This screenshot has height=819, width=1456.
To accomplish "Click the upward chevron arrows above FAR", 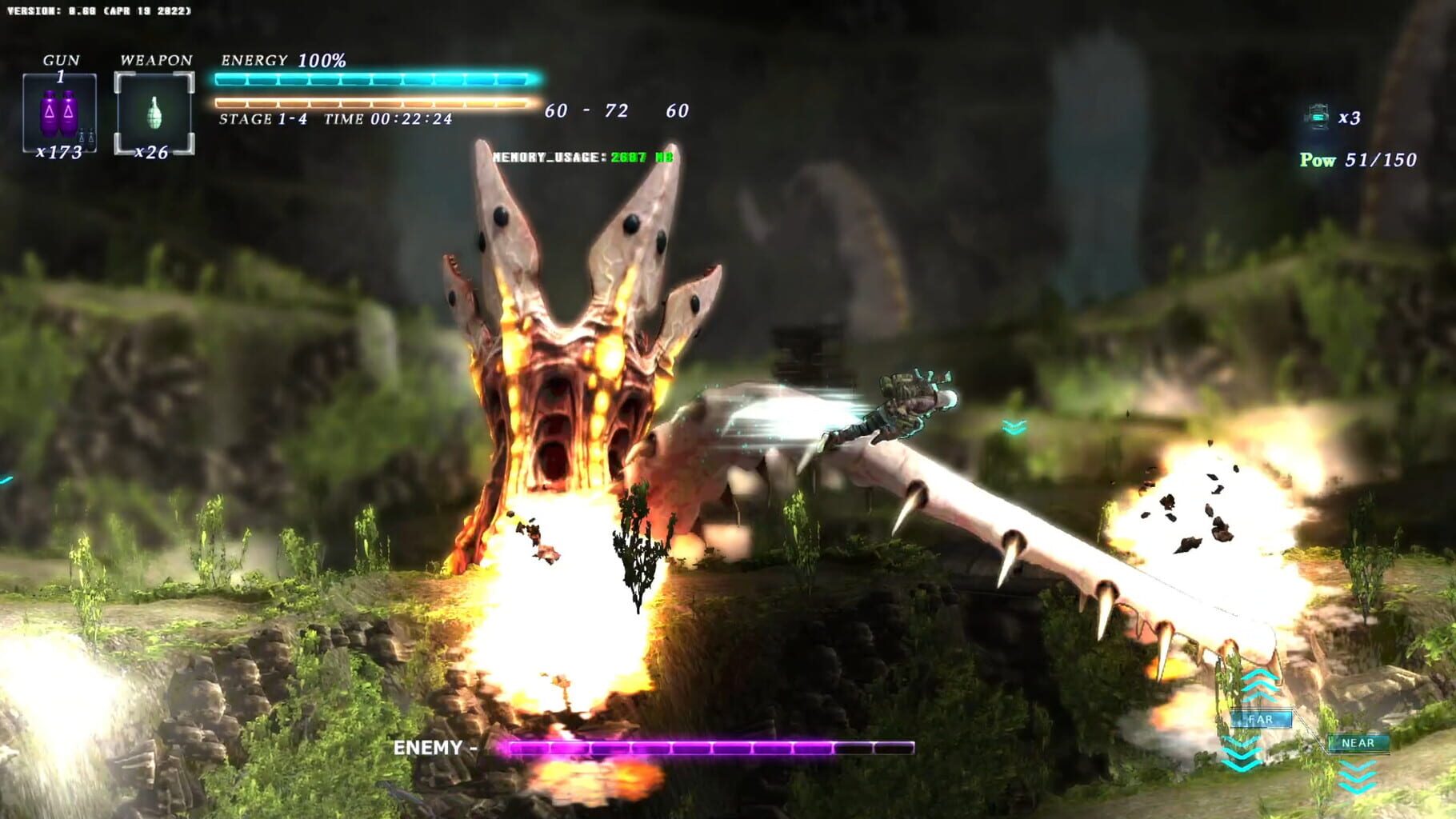I will 1260,684.
